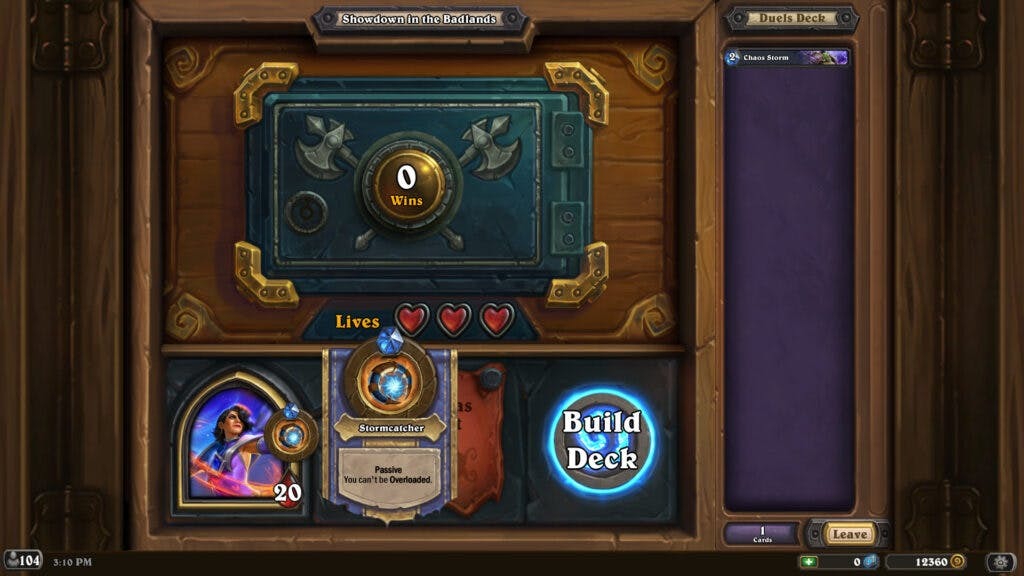This screenshot has height=576, width=1024.
Task: Open the red treasure banner card
Action: click(x=479, y=440)
